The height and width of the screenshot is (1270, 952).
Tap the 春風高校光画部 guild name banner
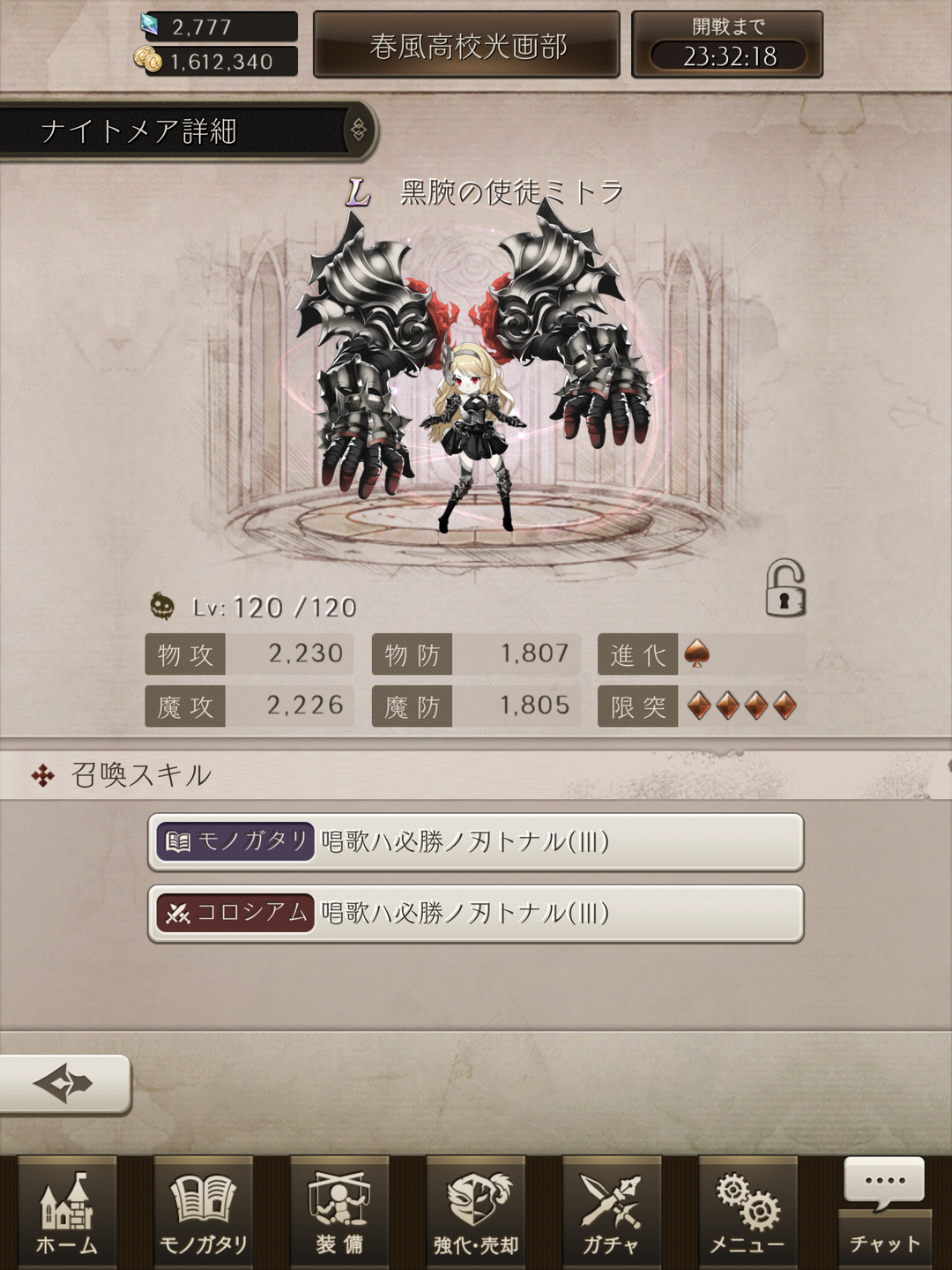[467, 46]
